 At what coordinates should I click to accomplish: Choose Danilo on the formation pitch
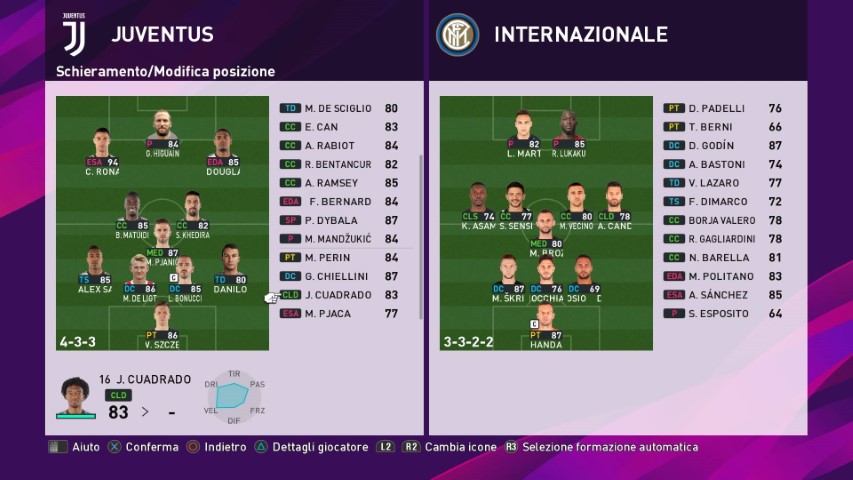(x=229, y=268)
